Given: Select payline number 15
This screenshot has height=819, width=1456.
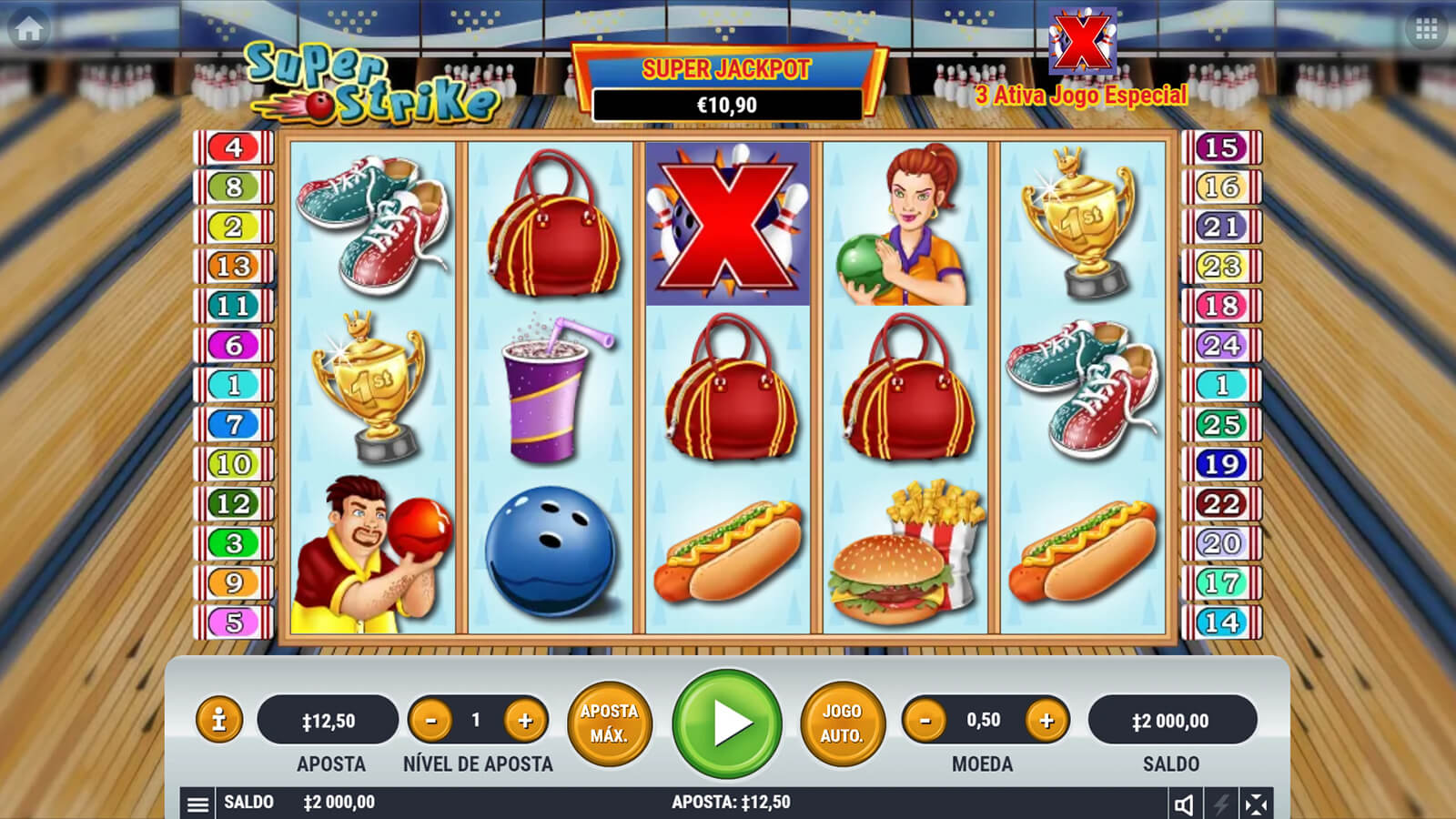Looking at the screenshot, I should pyautogui.click(x=1221, y=147).
